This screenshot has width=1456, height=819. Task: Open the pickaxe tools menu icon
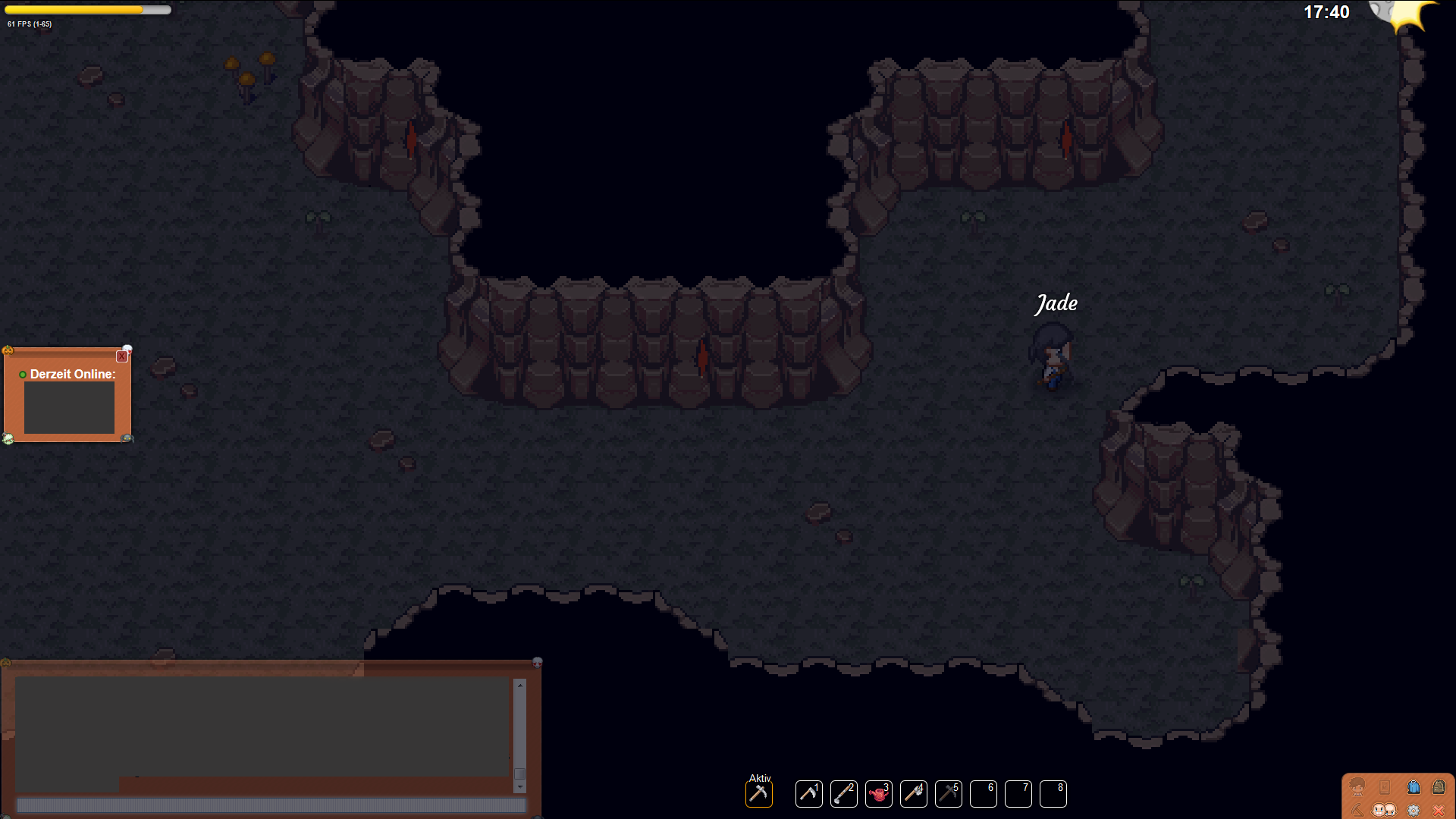1357,810
